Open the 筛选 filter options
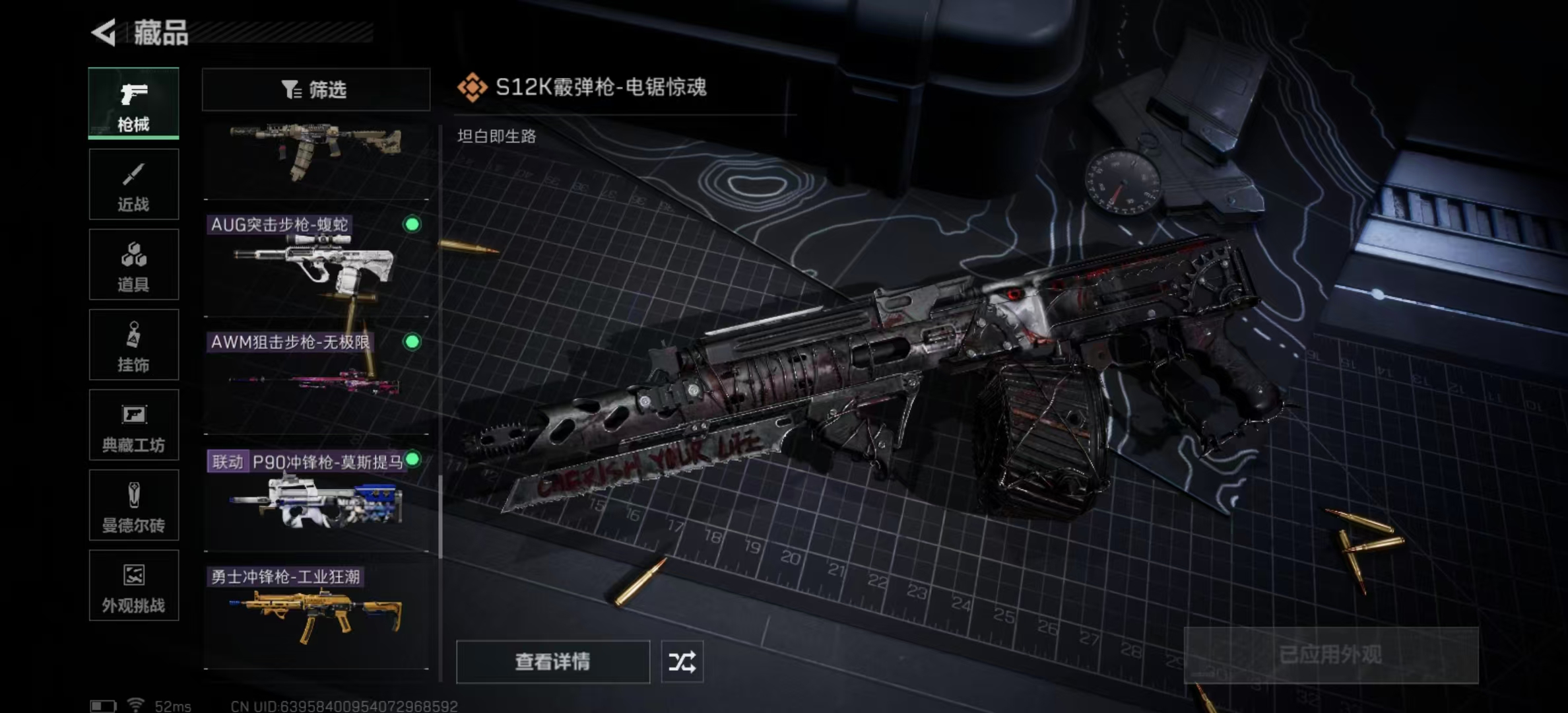 315,89
